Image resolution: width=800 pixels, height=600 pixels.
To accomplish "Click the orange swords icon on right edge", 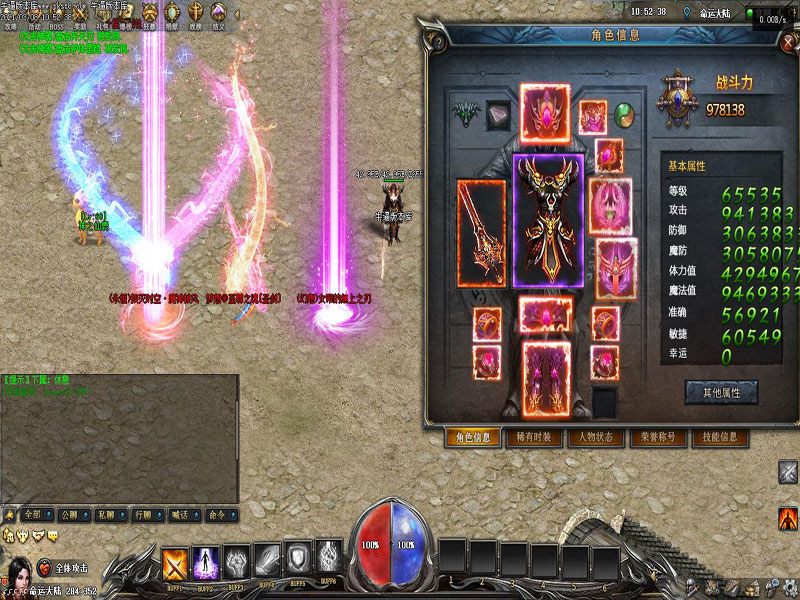I will [788, 519].
